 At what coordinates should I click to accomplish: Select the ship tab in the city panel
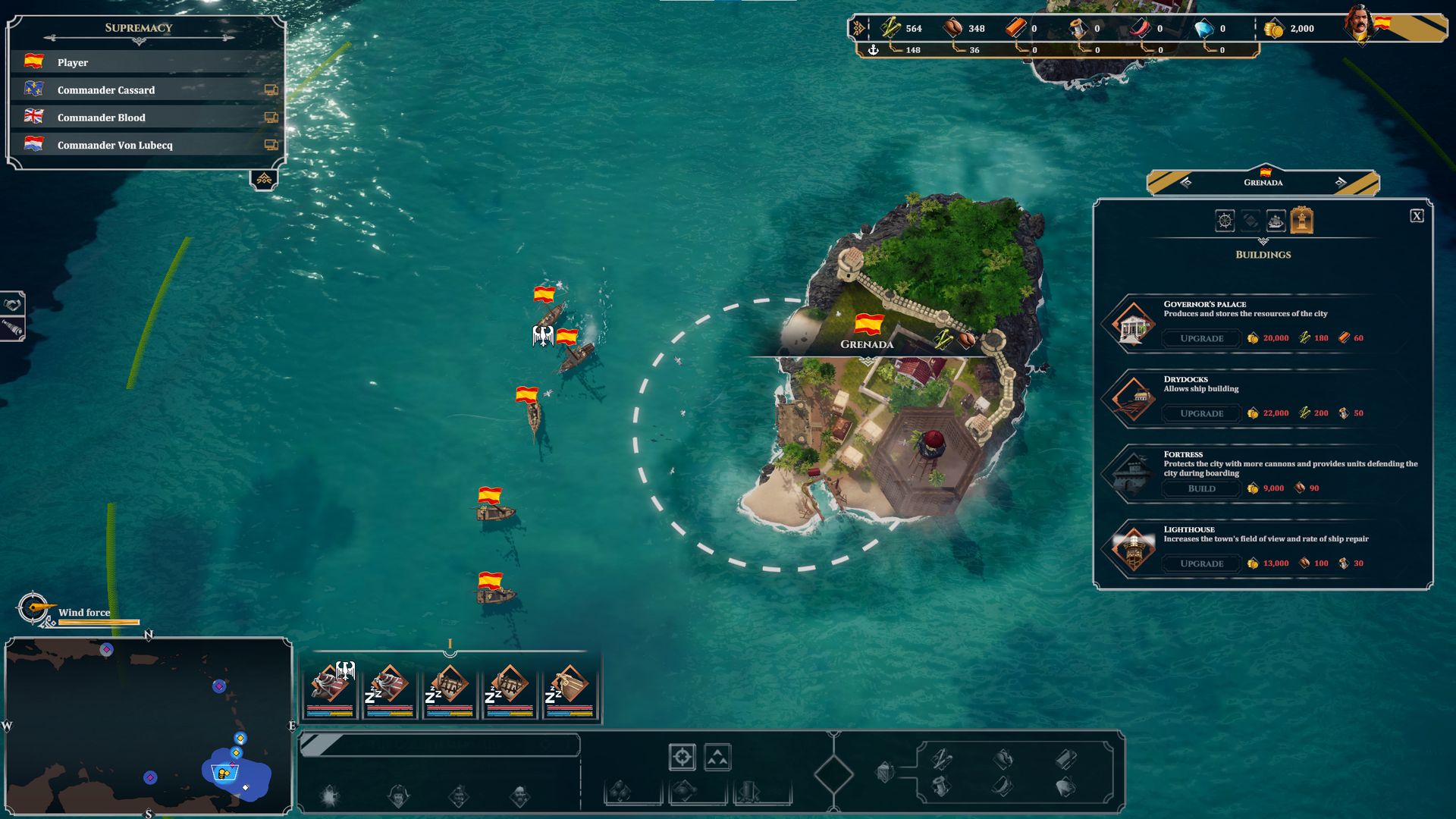tap(1275, 221)
